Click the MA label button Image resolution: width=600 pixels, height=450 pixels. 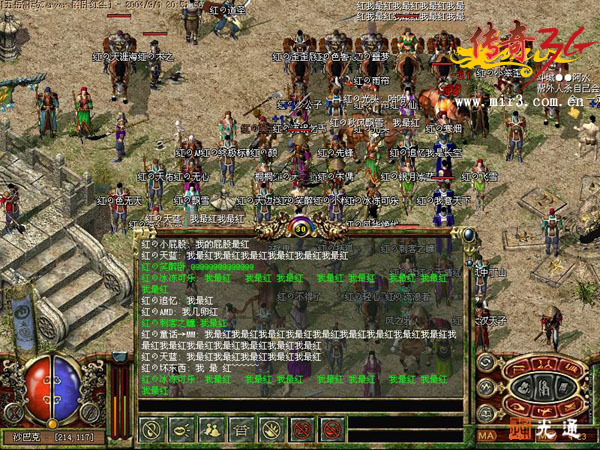coord(487,435)
